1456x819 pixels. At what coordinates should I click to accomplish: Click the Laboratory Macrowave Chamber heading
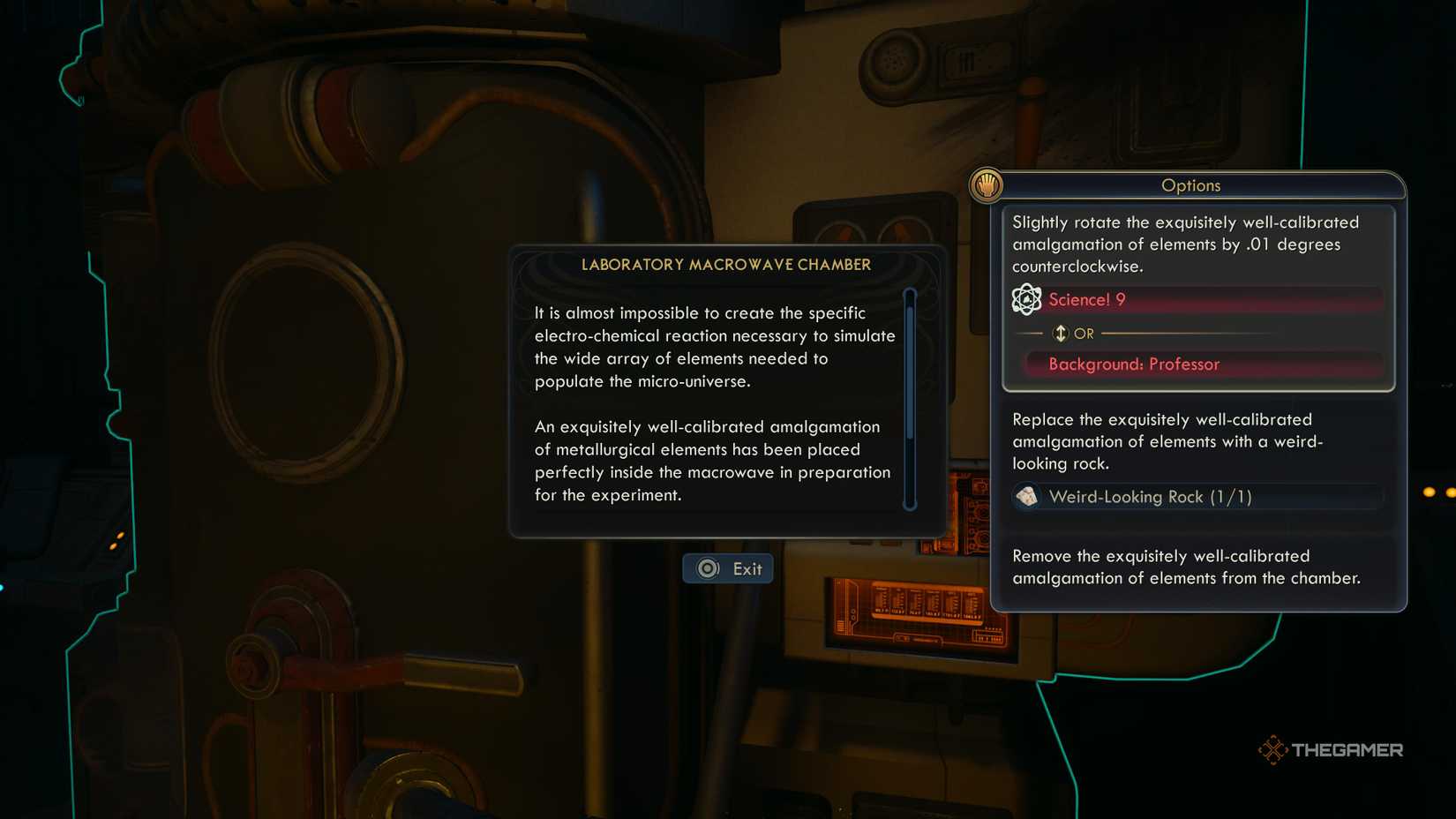[x=725, y=264]
